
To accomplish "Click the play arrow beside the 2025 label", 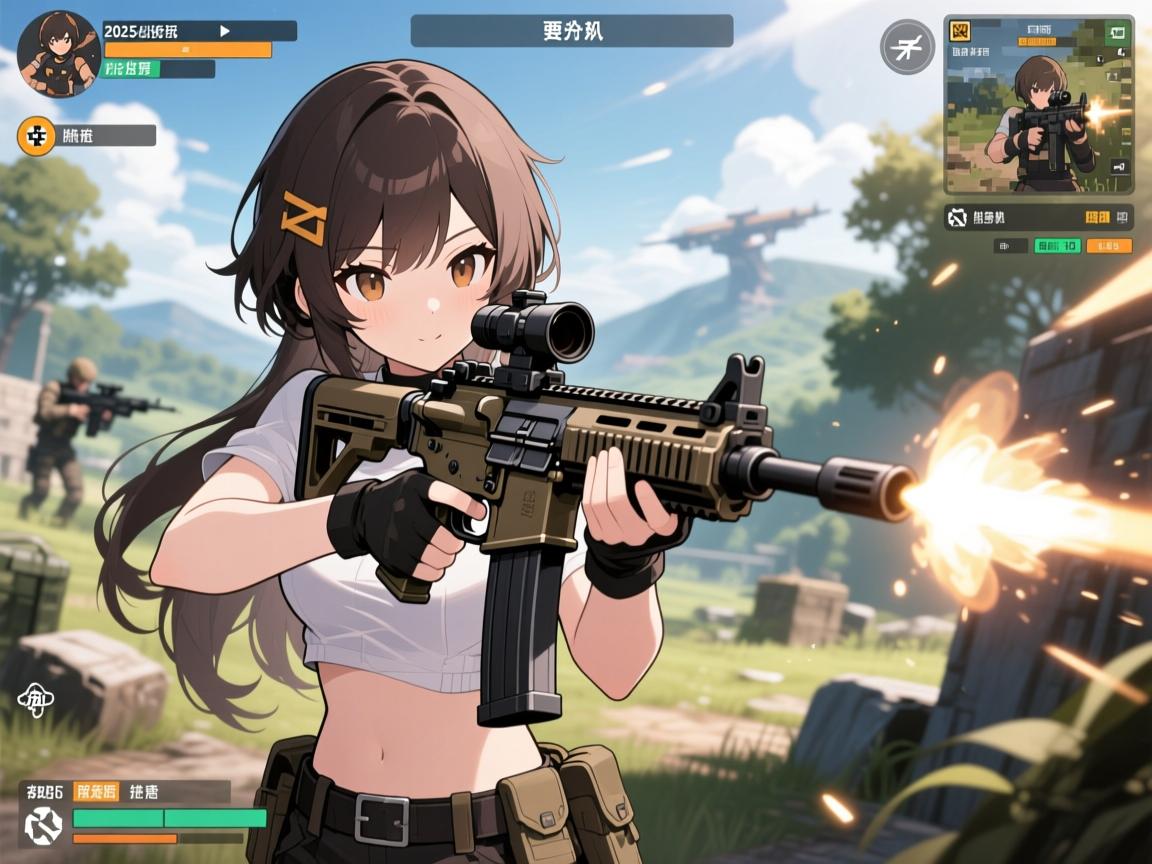I will [225, 31].
